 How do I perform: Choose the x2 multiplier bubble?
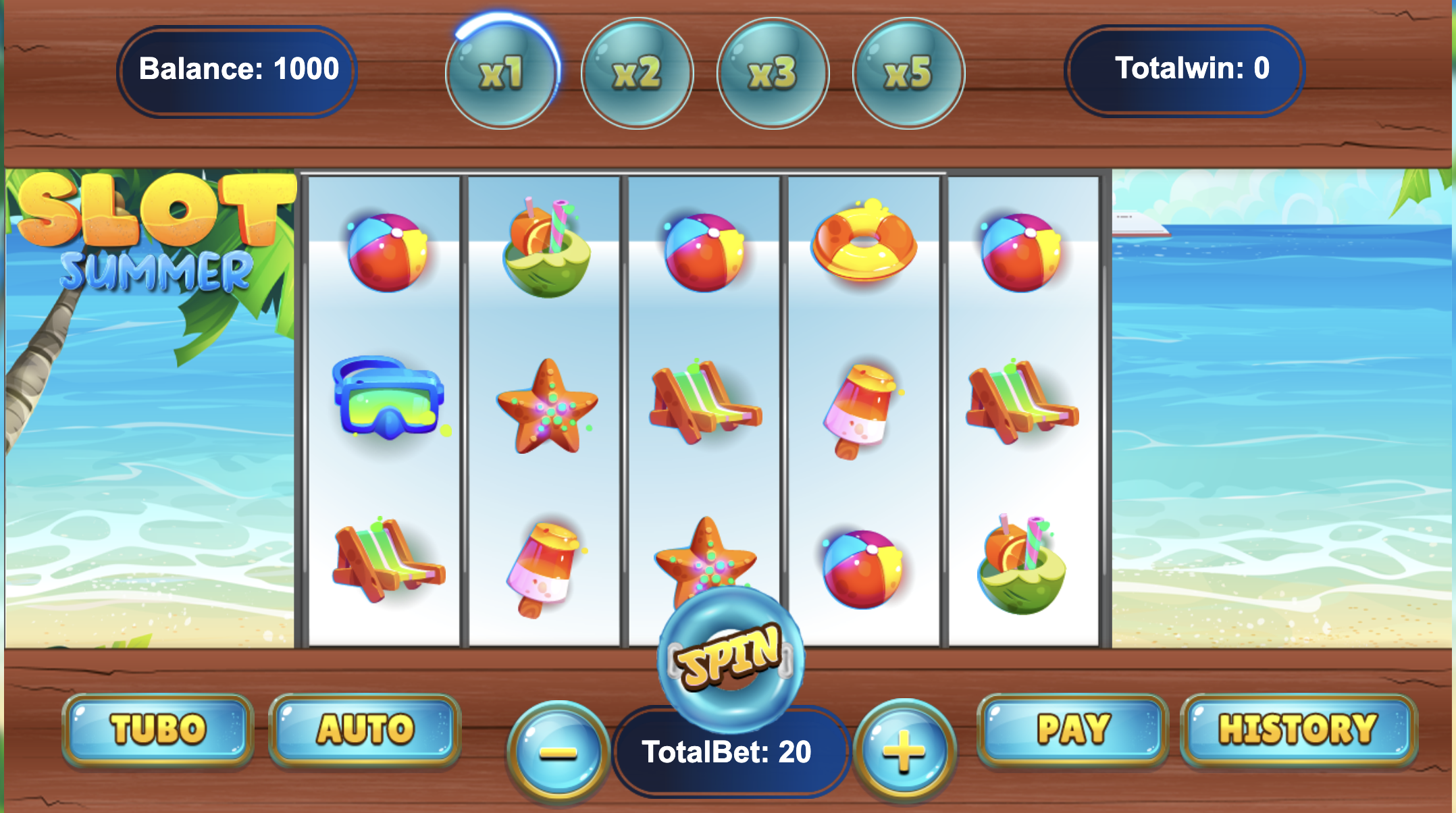(x=637, y=73)
